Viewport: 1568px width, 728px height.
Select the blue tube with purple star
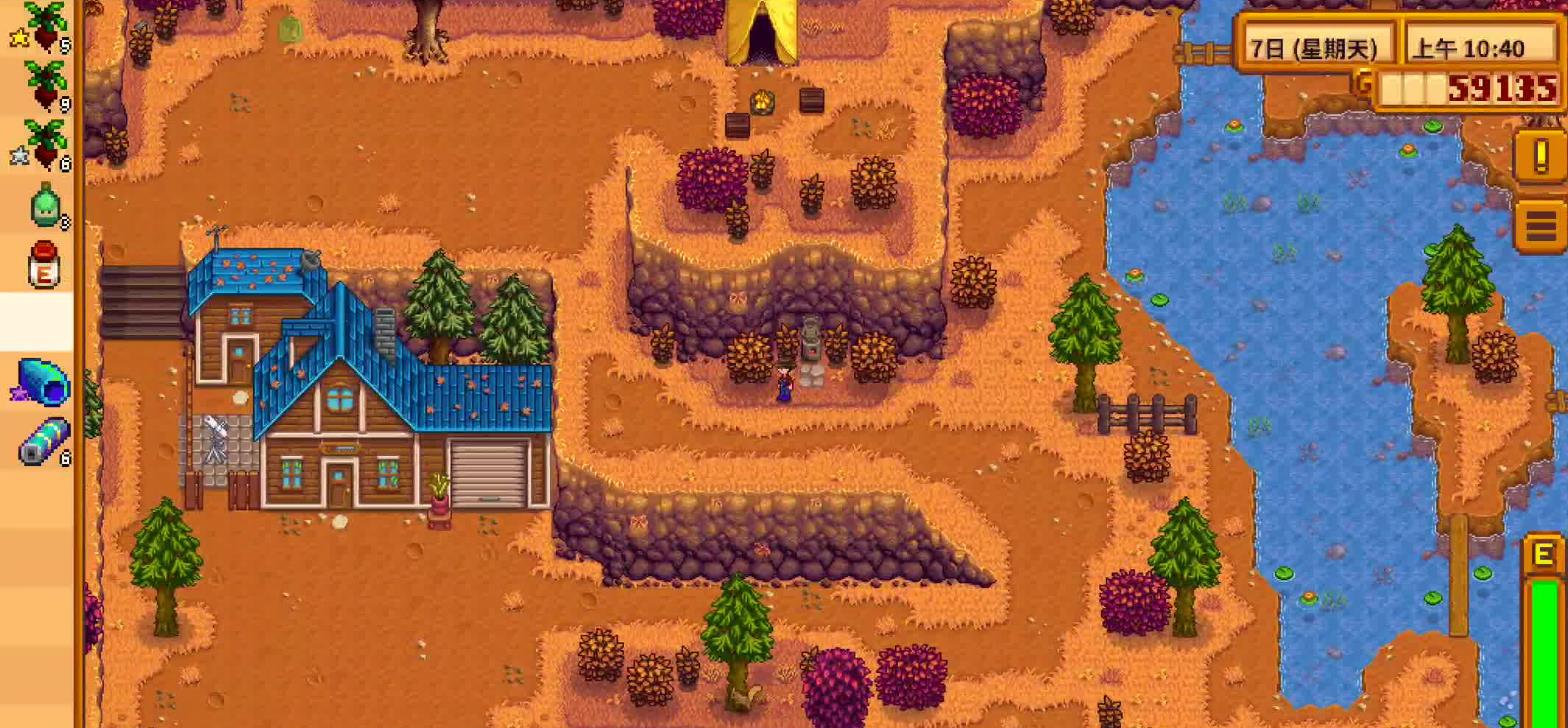tap(44, 382)
